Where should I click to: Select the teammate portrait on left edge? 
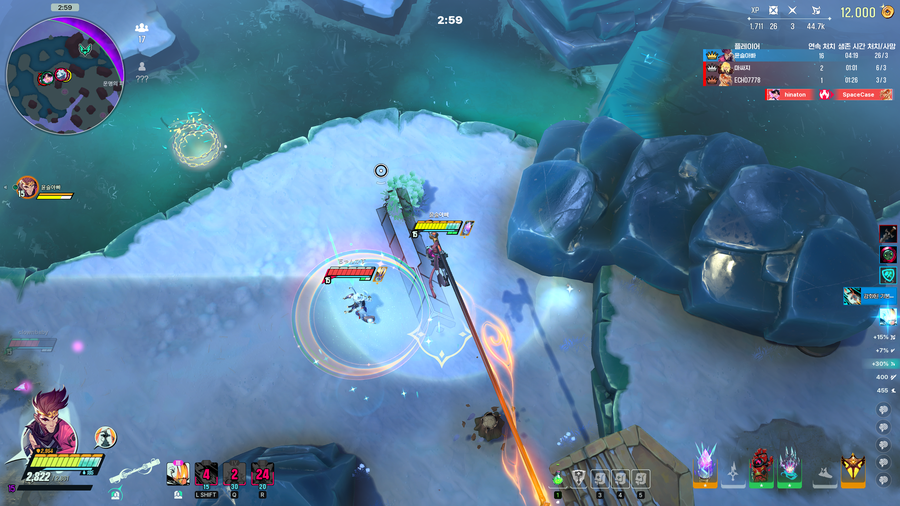click(25, 186)
